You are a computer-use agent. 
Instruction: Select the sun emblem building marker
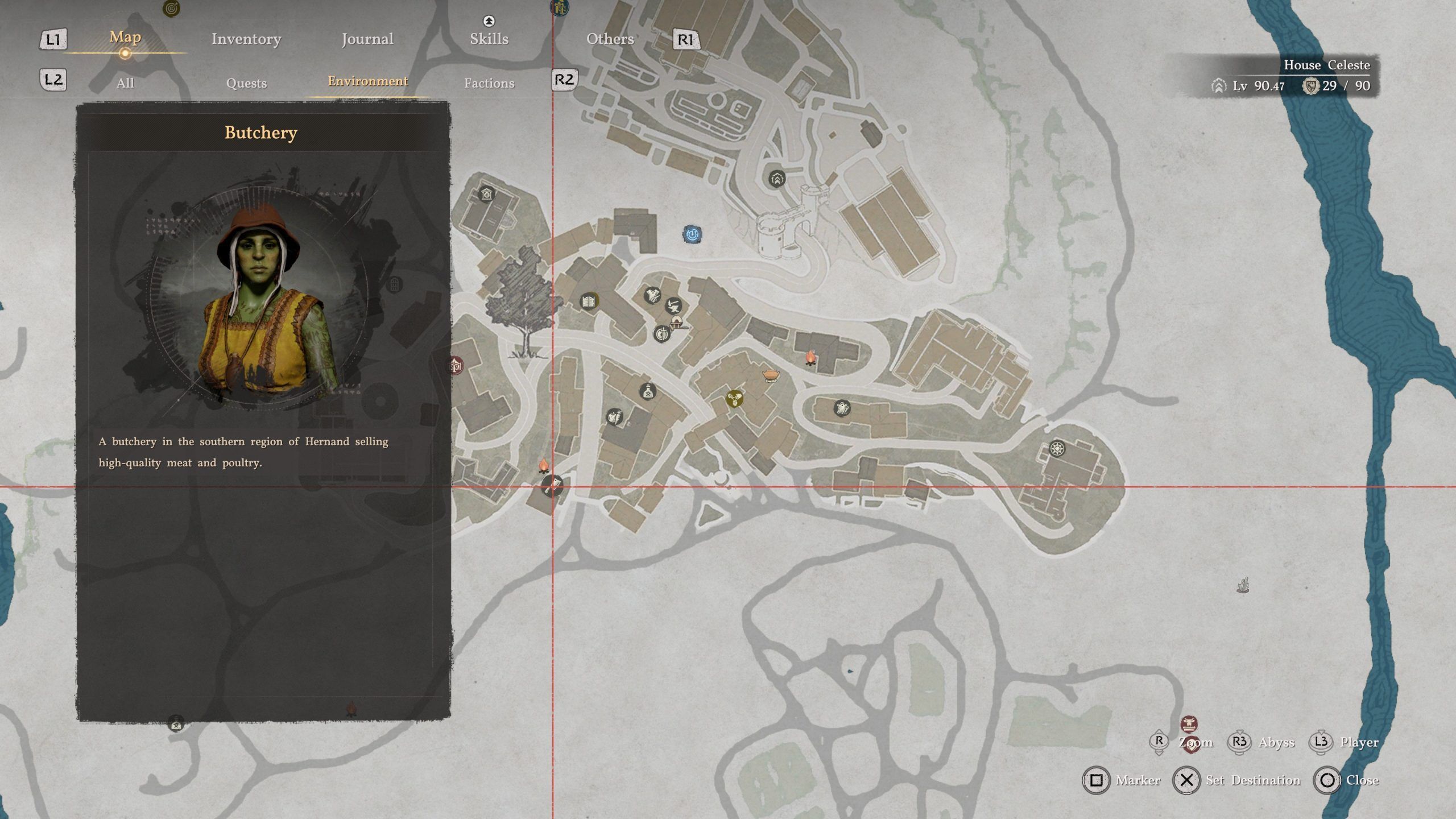1057,449
